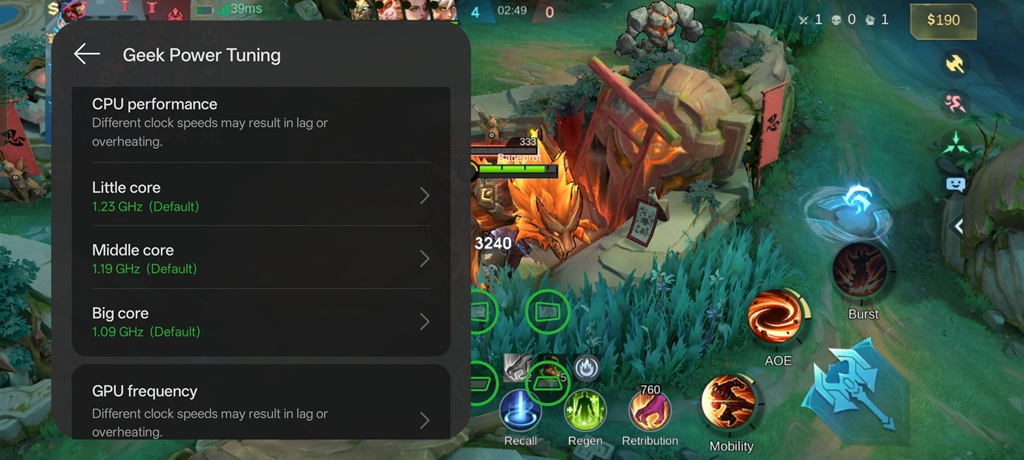Use the Regen ability
Screen dimensions: 1024x460
point(585,412)
